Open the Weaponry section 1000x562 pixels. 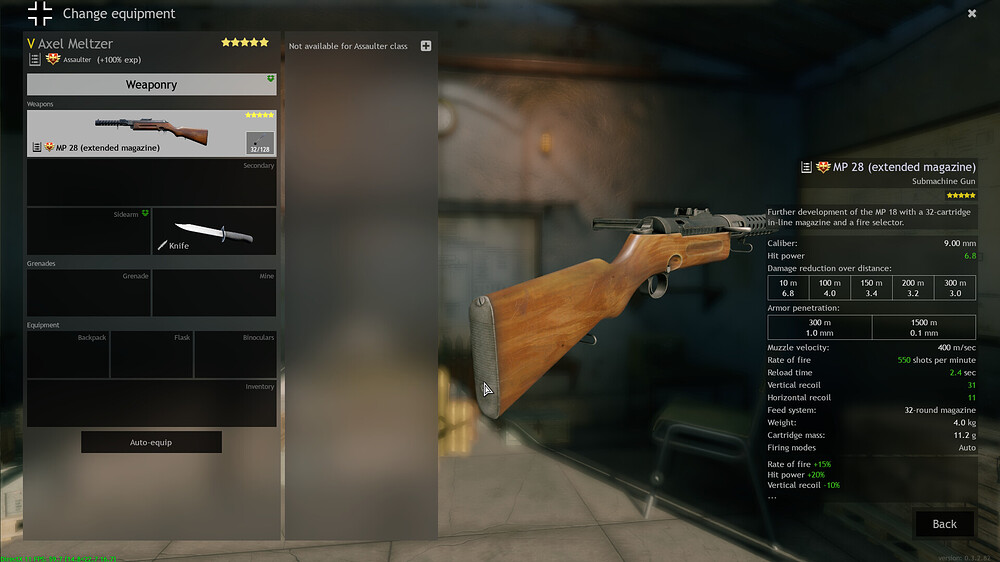tap(151, 85)
